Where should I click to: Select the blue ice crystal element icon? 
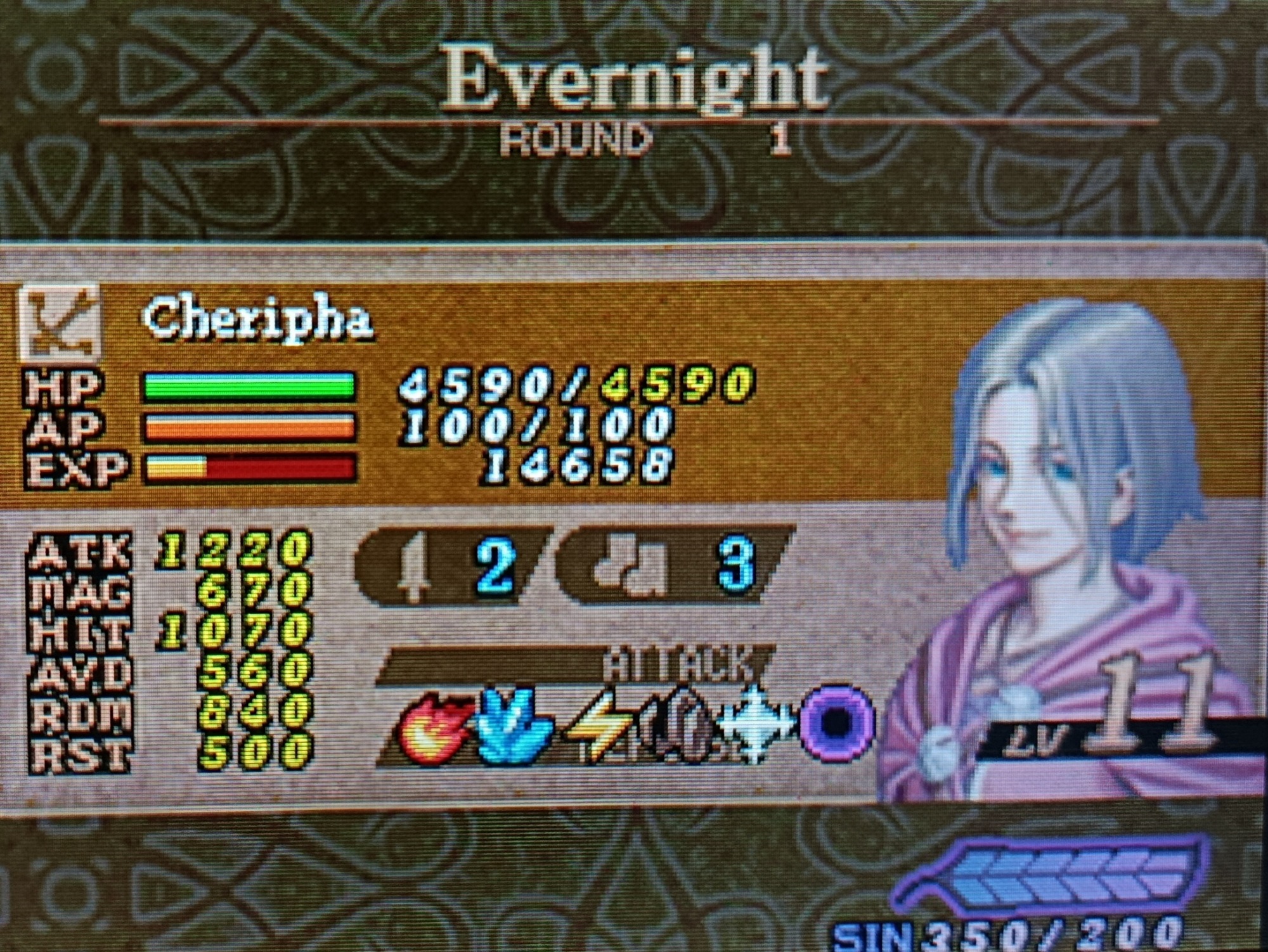(514, 726)
